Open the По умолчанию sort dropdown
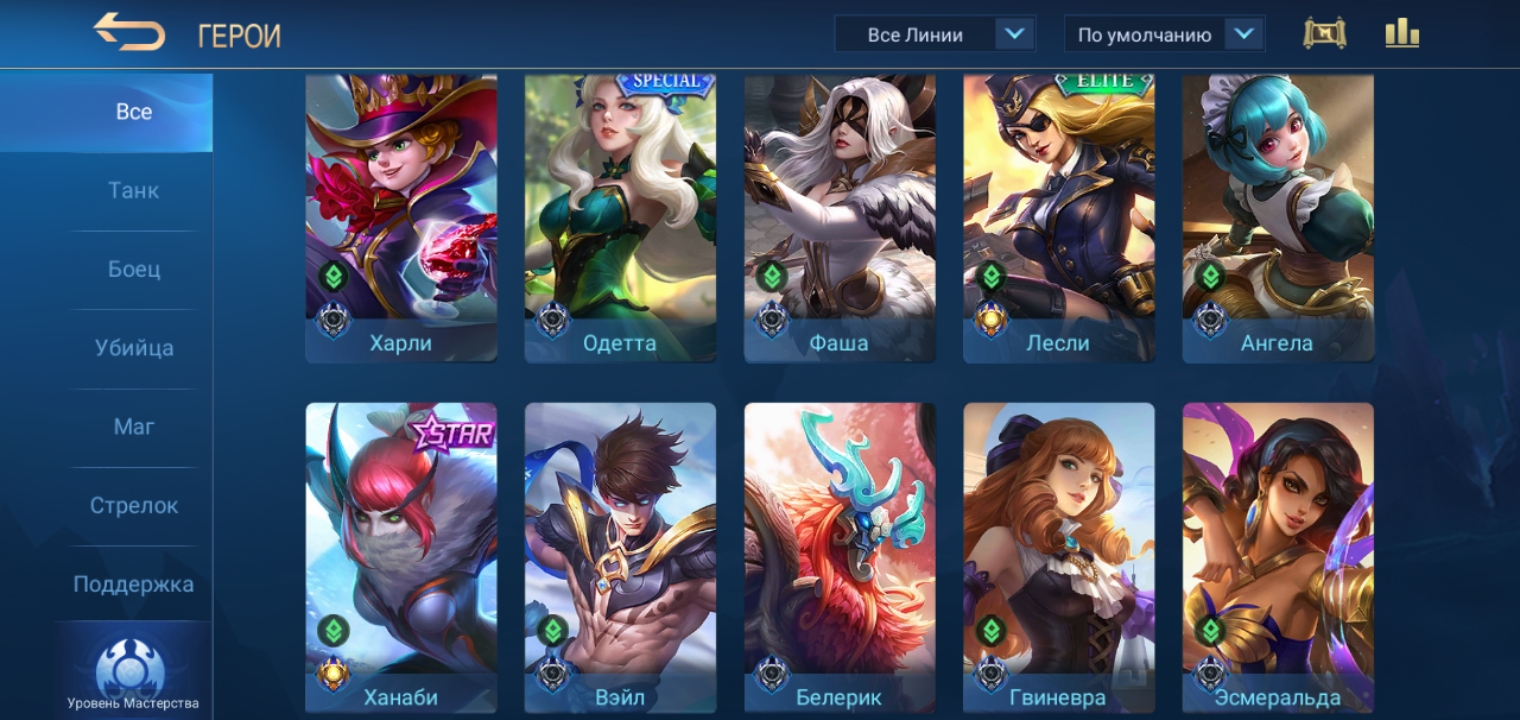The width and height of the screenshot is (1520, 720). pos(1164,35)
